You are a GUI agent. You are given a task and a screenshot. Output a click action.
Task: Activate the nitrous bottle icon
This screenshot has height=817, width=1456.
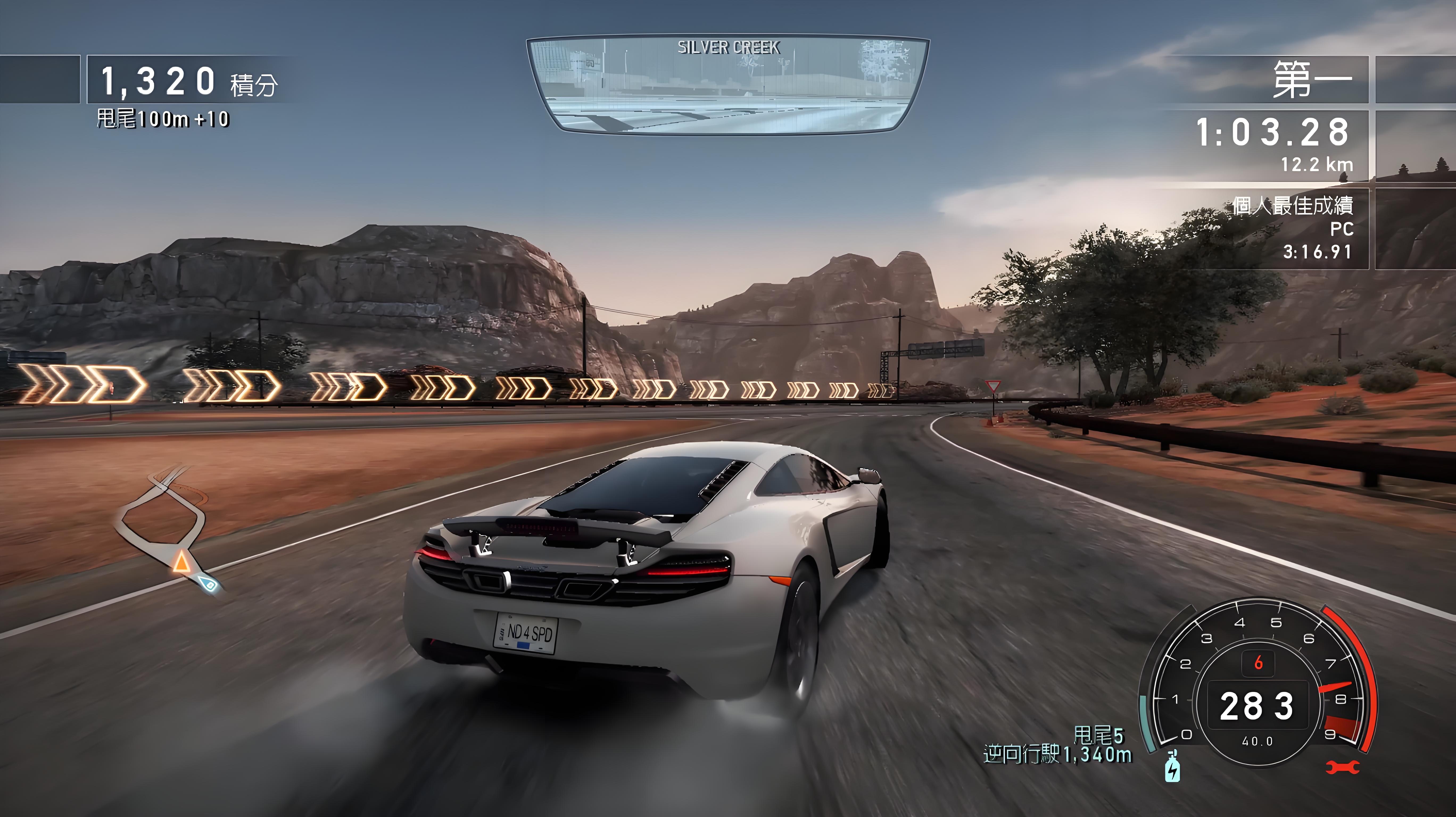(1172, 767)
